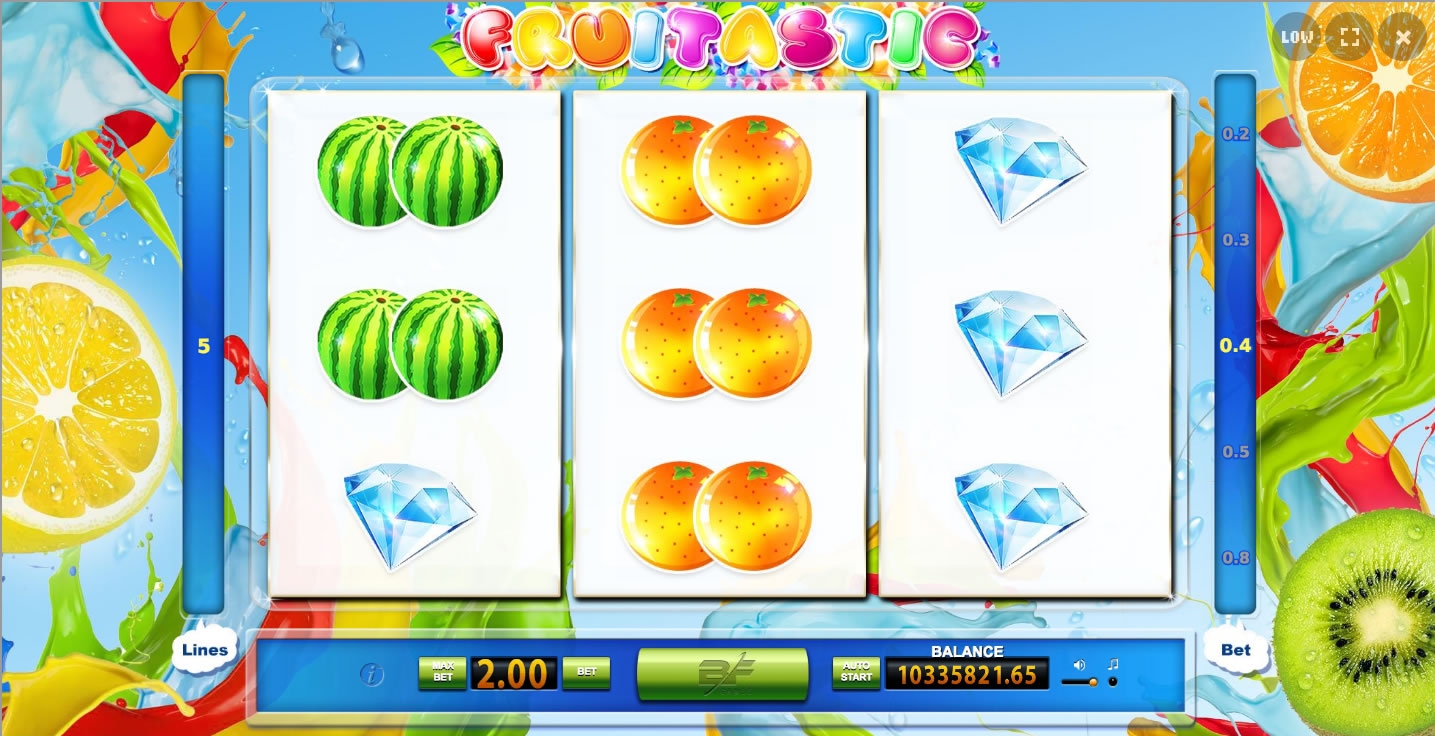Enter fullscreen mode
This screenshot has width=1435, height=736.
(x=1350, y=38)
